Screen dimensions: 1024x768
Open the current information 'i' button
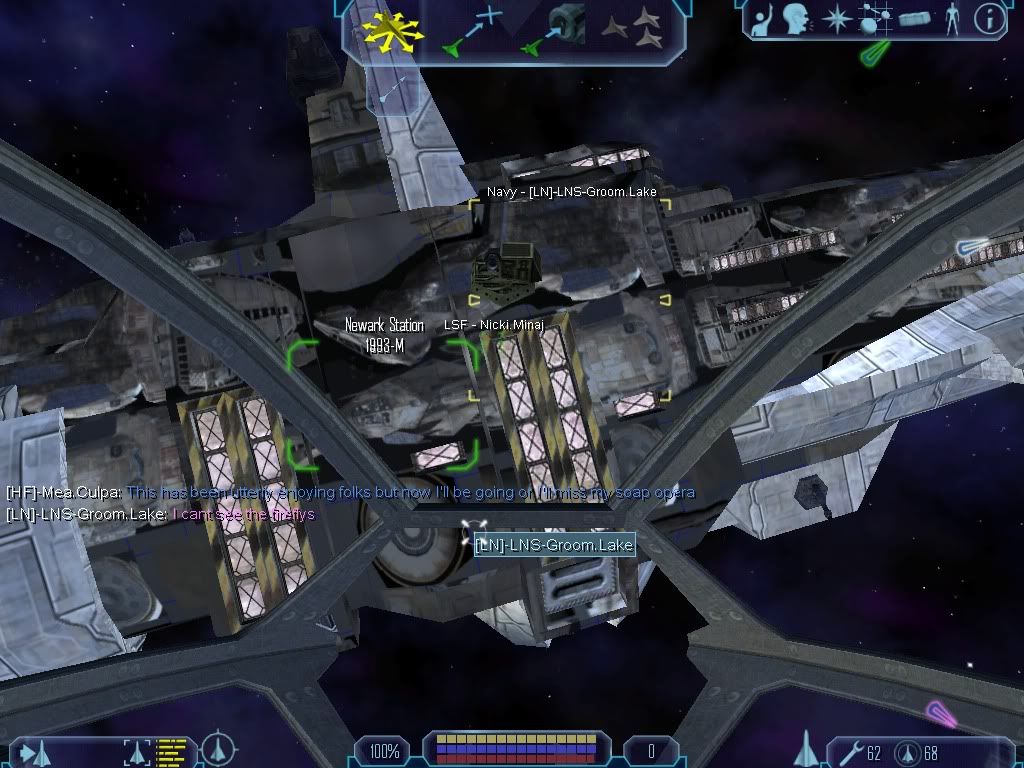(x=990, y=18)
